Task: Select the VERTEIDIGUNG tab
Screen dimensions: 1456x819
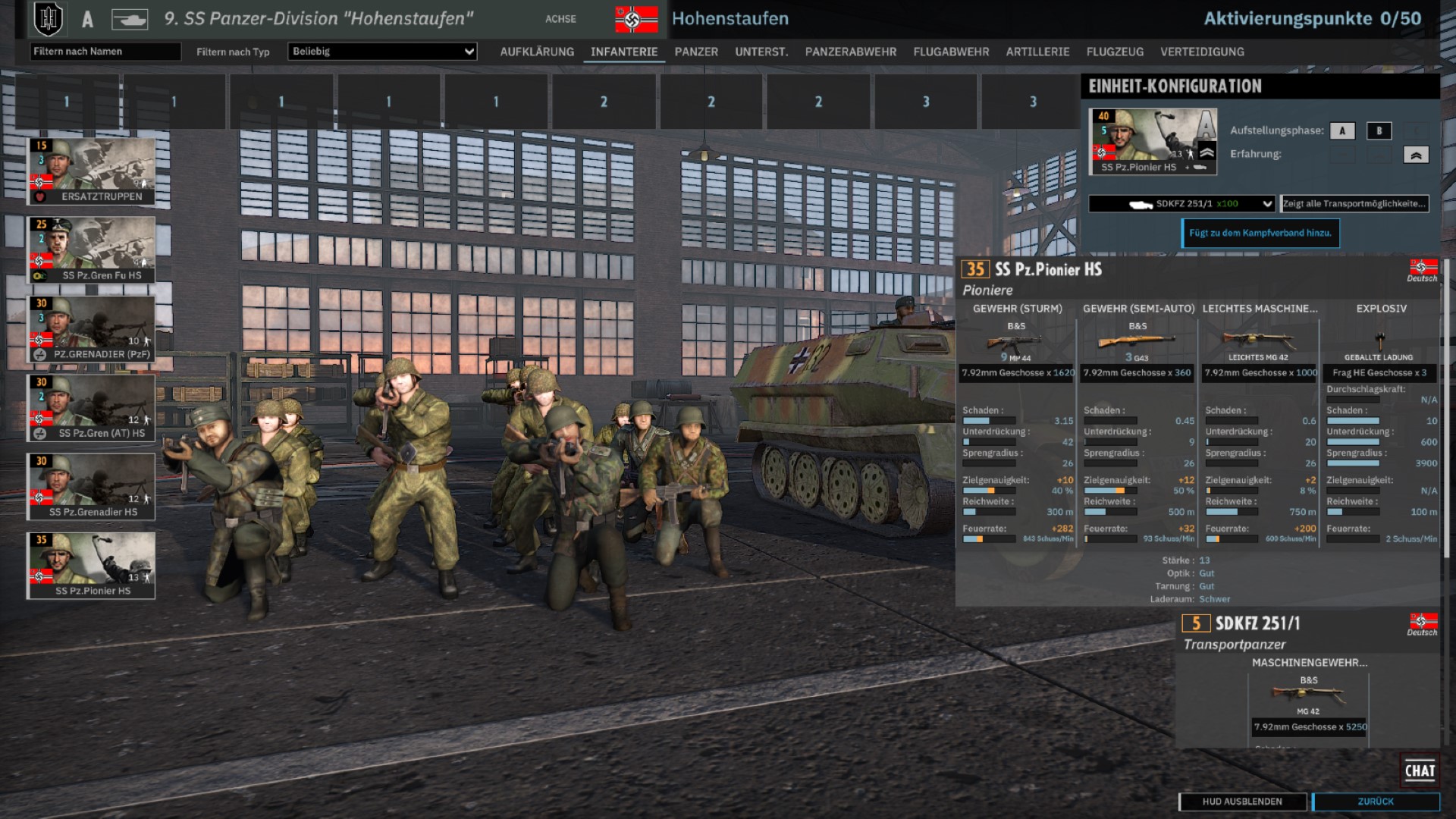Action: [x=1202, y=52]
